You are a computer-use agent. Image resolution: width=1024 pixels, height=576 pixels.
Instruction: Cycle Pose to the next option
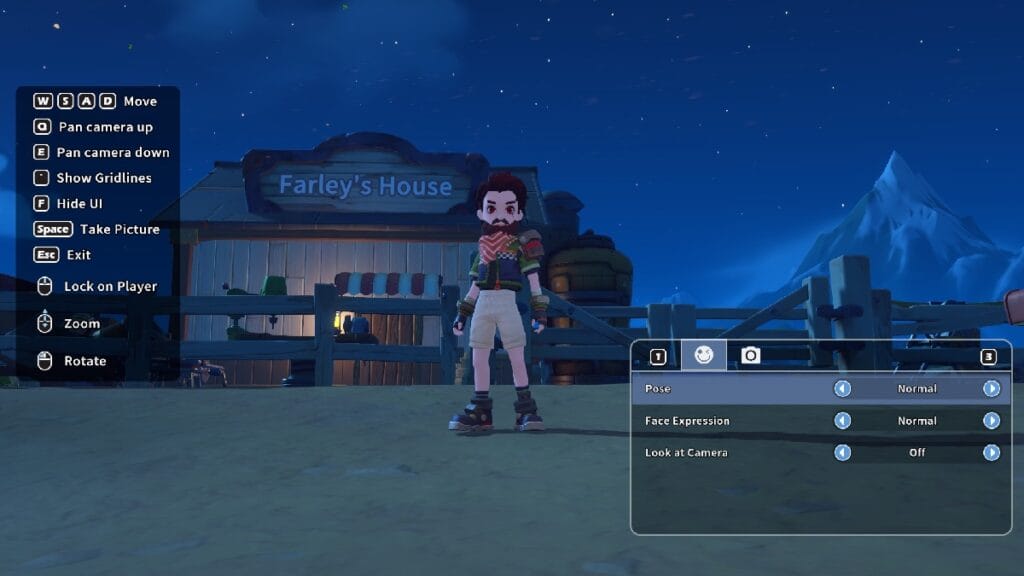coord(991,388)
